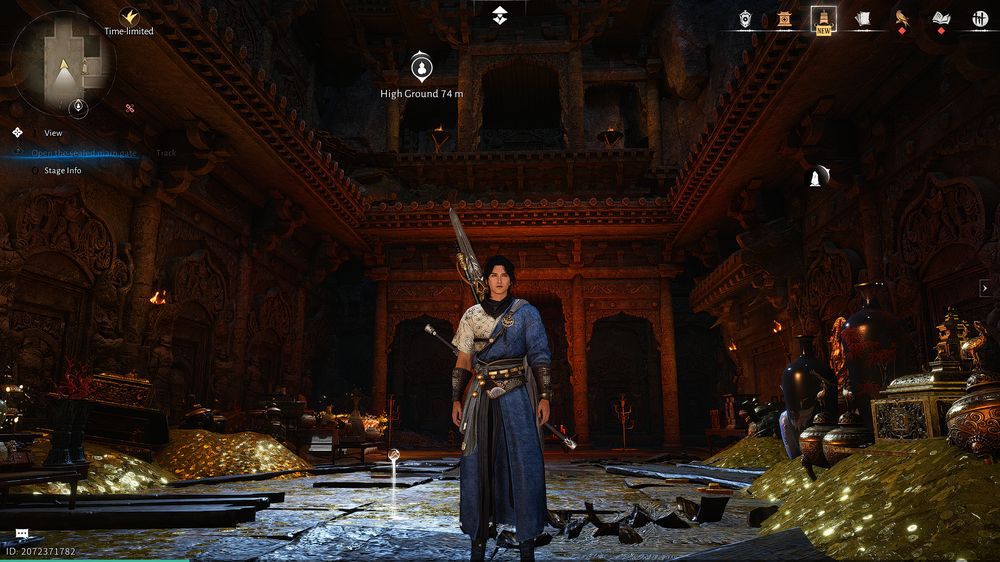Open the Time-limited event icon
Image resolution: width=1000 pixels, height=562 pixels.
pyautogui.click(x=129, y=18)
